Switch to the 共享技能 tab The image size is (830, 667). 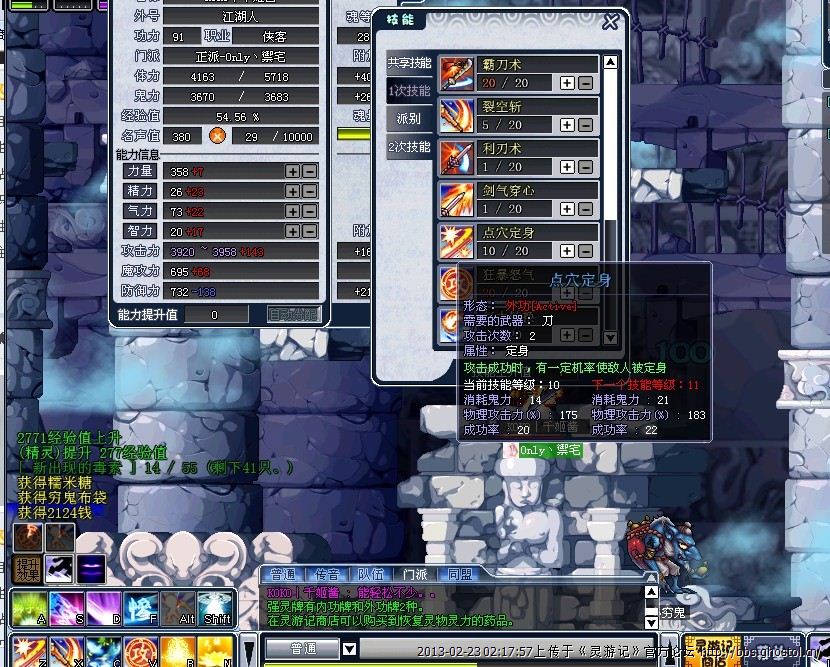coord(408,63)
